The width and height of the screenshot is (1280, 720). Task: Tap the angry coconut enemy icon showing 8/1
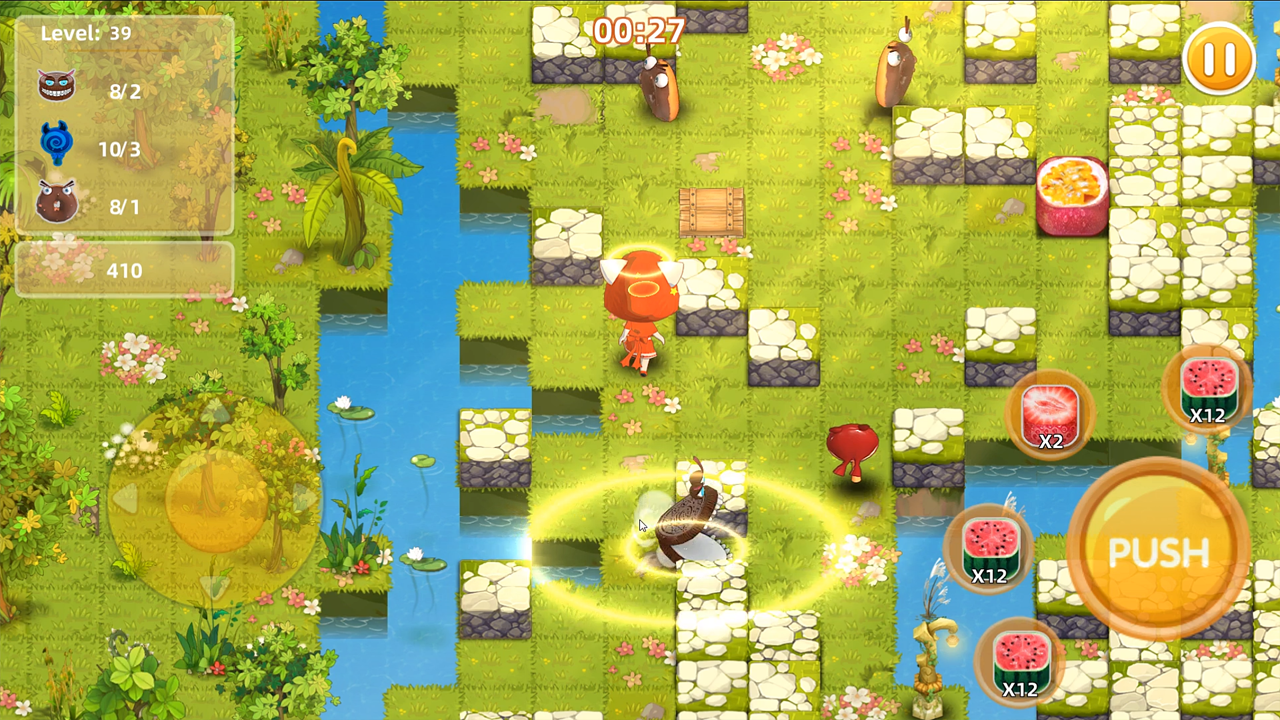click(57, 201)
